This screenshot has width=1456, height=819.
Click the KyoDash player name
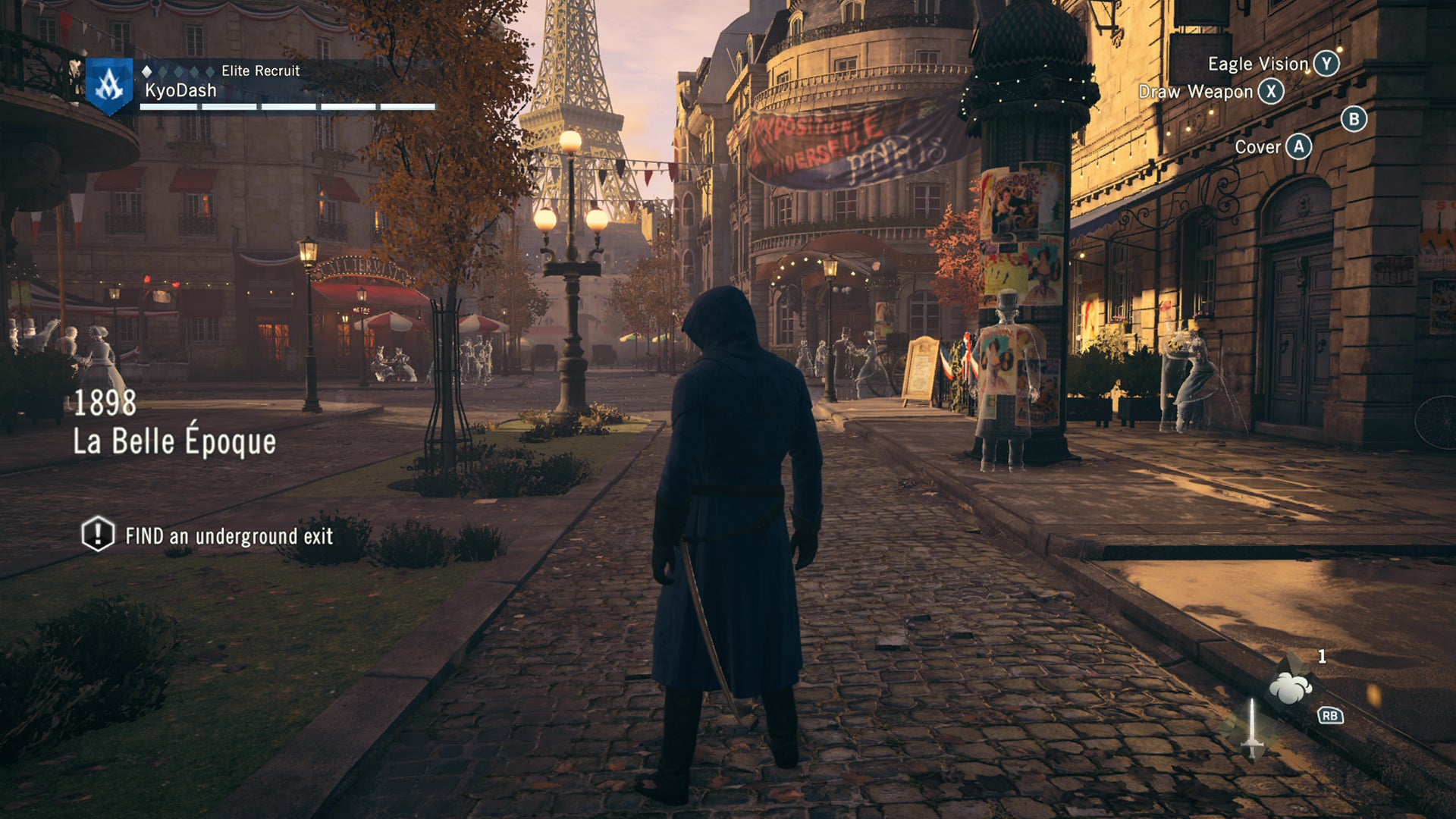180,89
